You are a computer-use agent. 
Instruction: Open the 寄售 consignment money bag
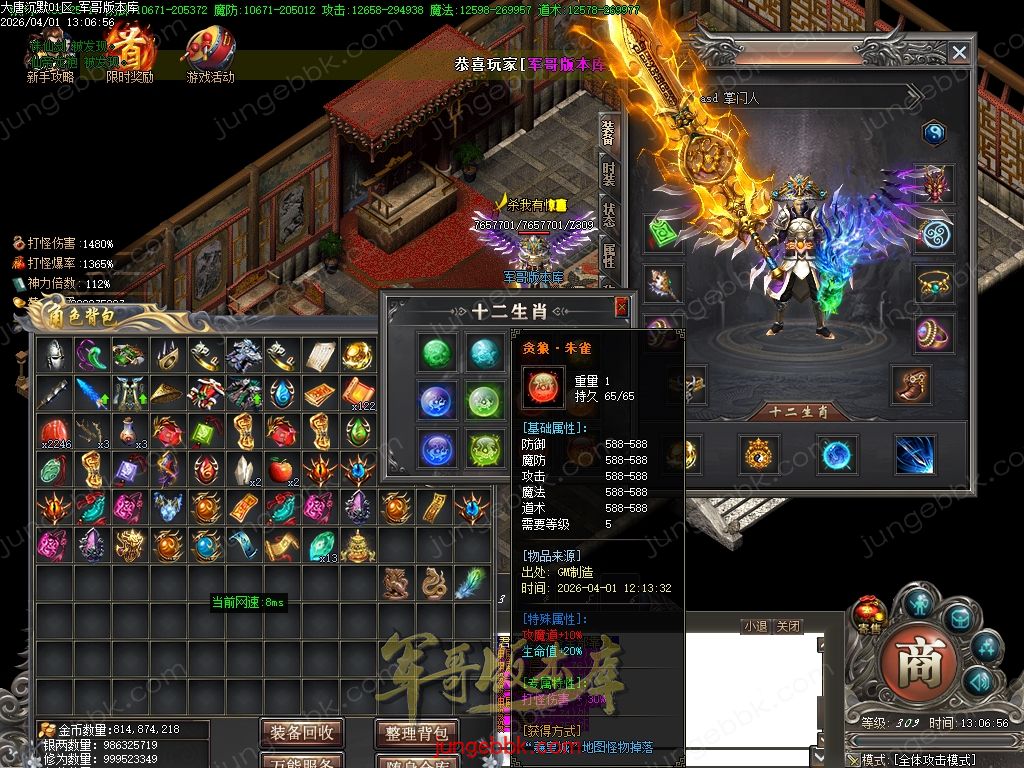click(867, 614)
